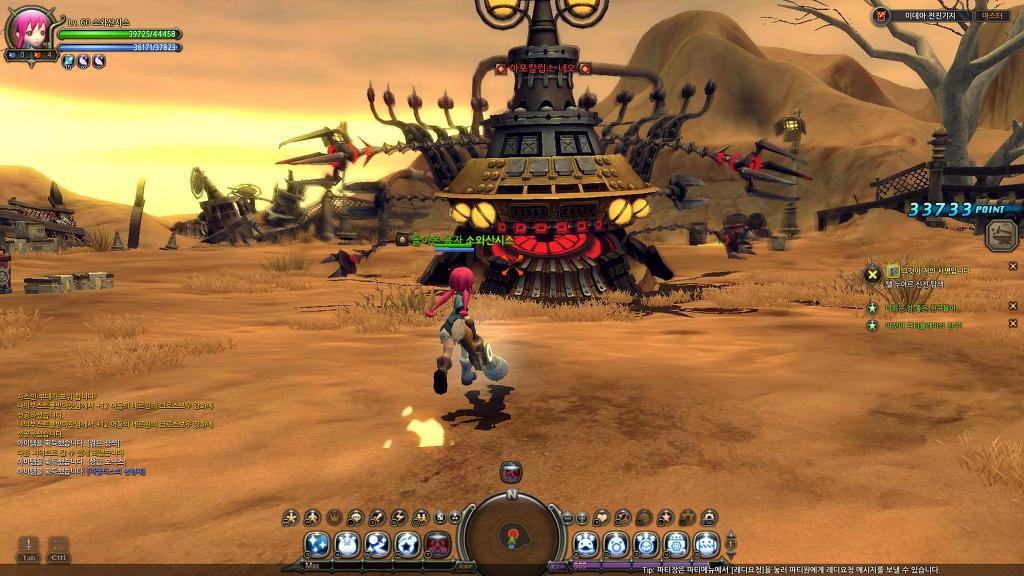
Task: Open the lightning bolt menu button
Action: click(x=399, y=518)
